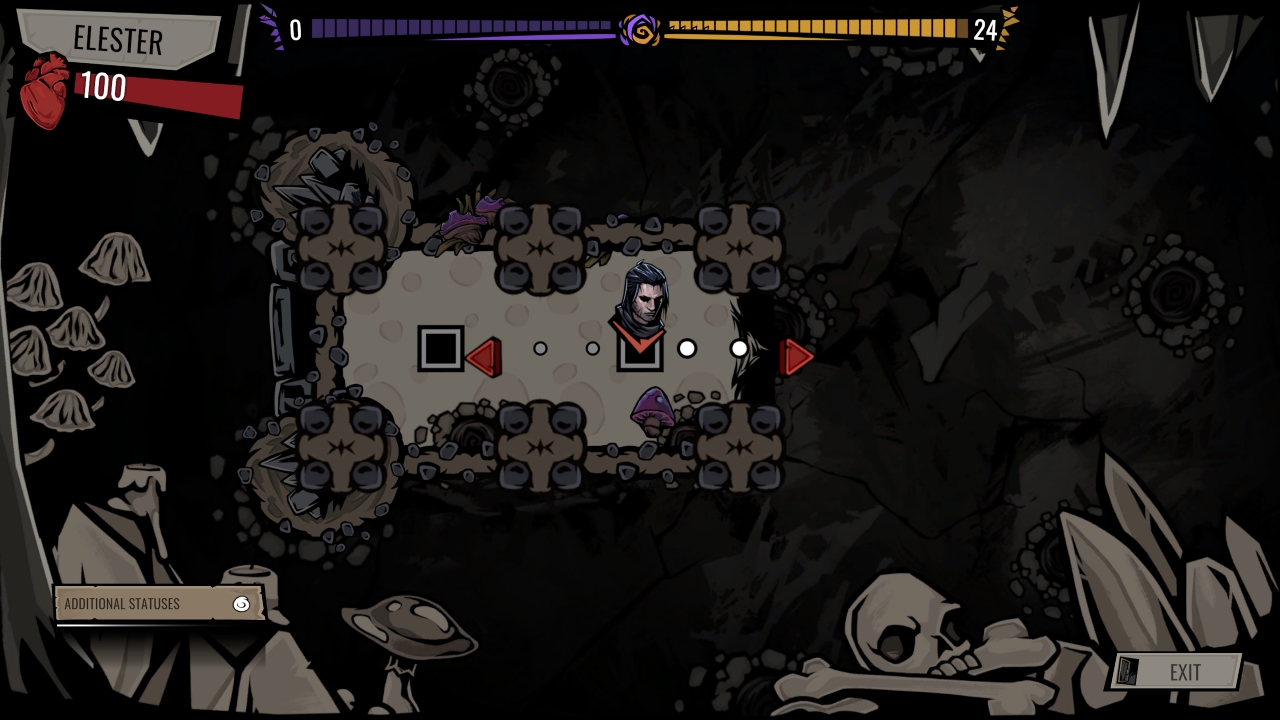The image size is (1280, 720).
Task: Click the keyboard key icon beside Exit
Action: [1131, 671]
